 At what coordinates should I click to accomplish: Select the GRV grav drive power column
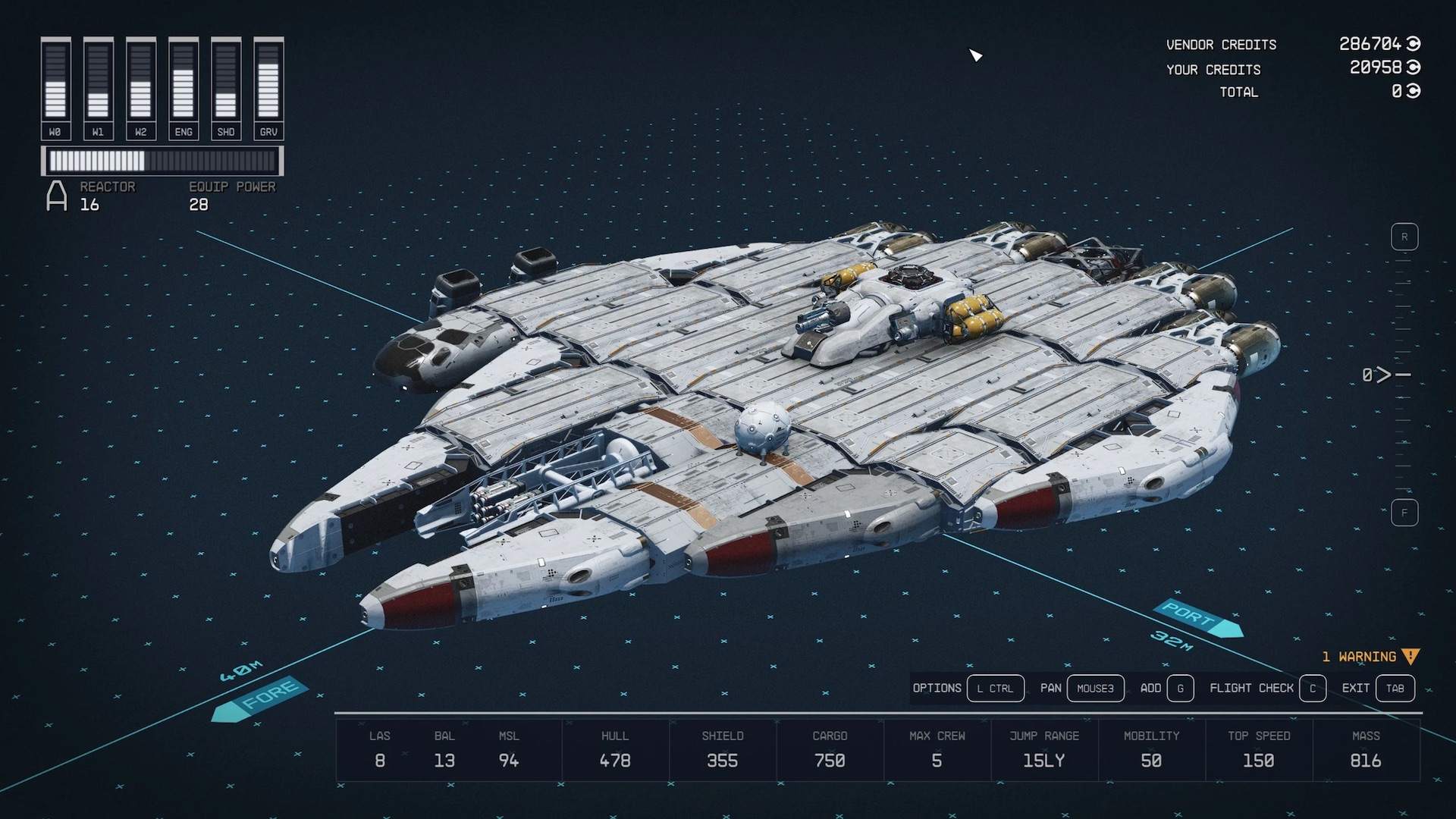coord(268,88)
